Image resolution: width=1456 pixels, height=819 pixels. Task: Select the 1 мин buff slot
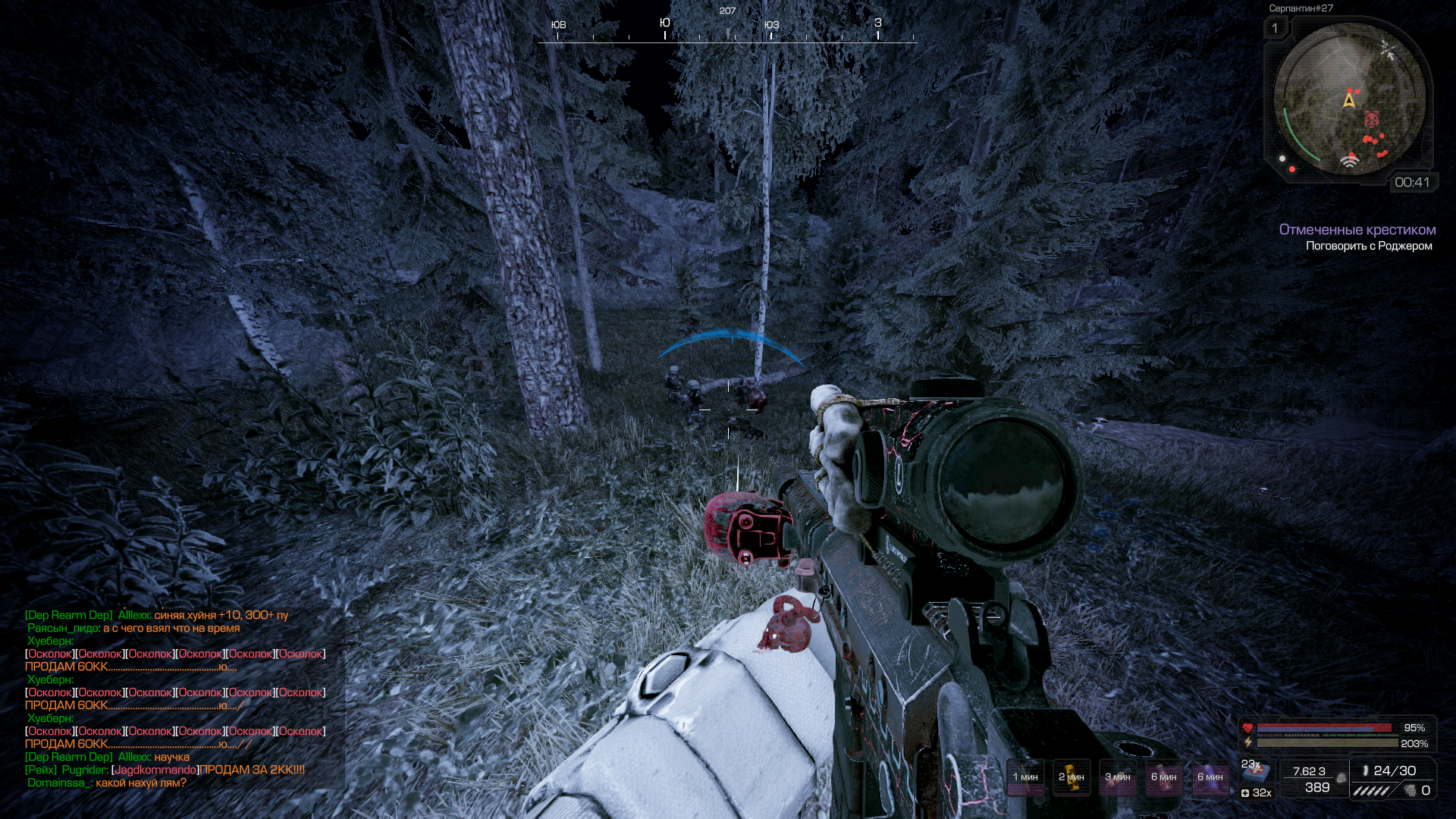[x=1025, y=777]
